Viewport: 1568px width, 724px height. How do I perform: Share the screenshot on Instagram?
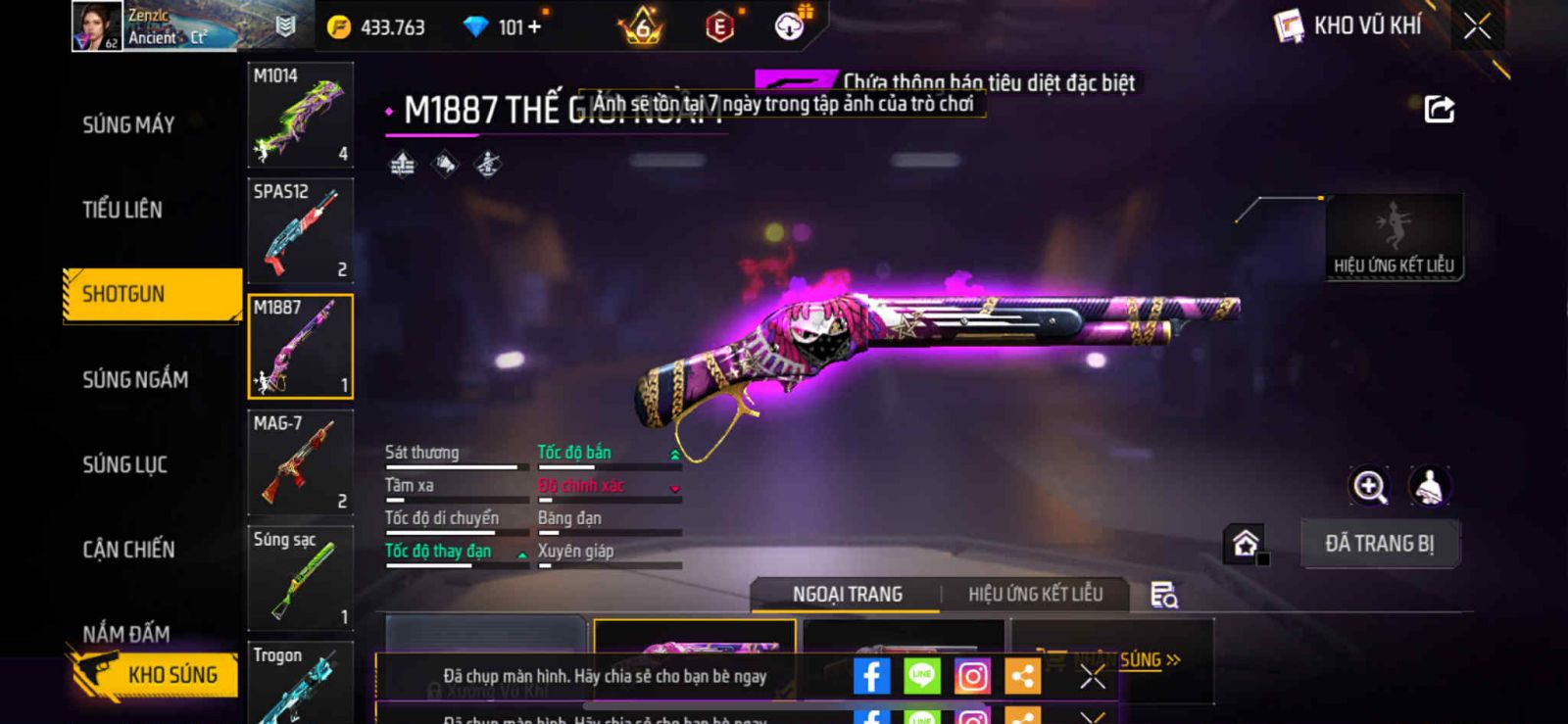click(972, 676)
